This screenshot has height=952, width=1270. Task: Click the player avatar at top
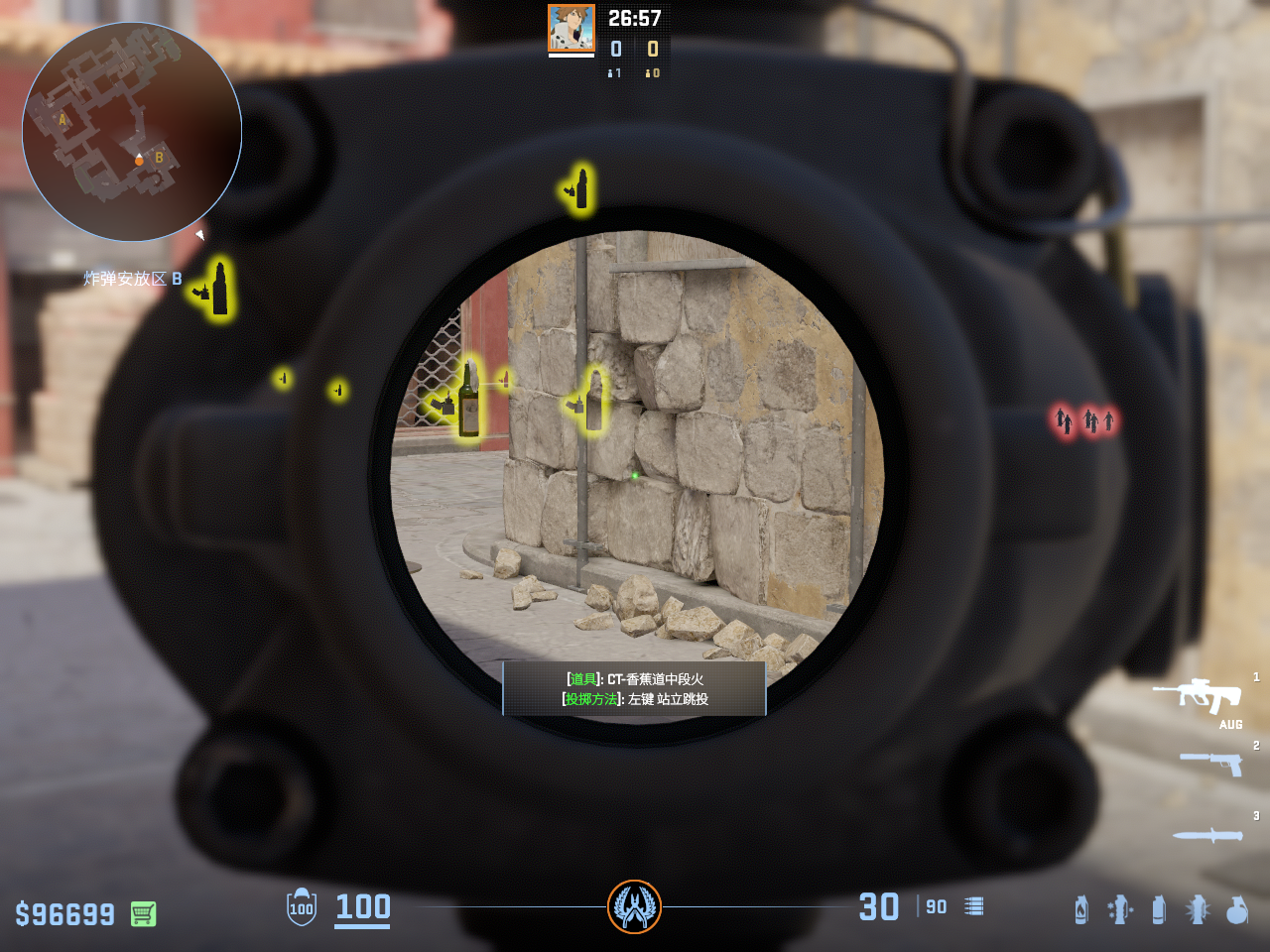(571, 28)
